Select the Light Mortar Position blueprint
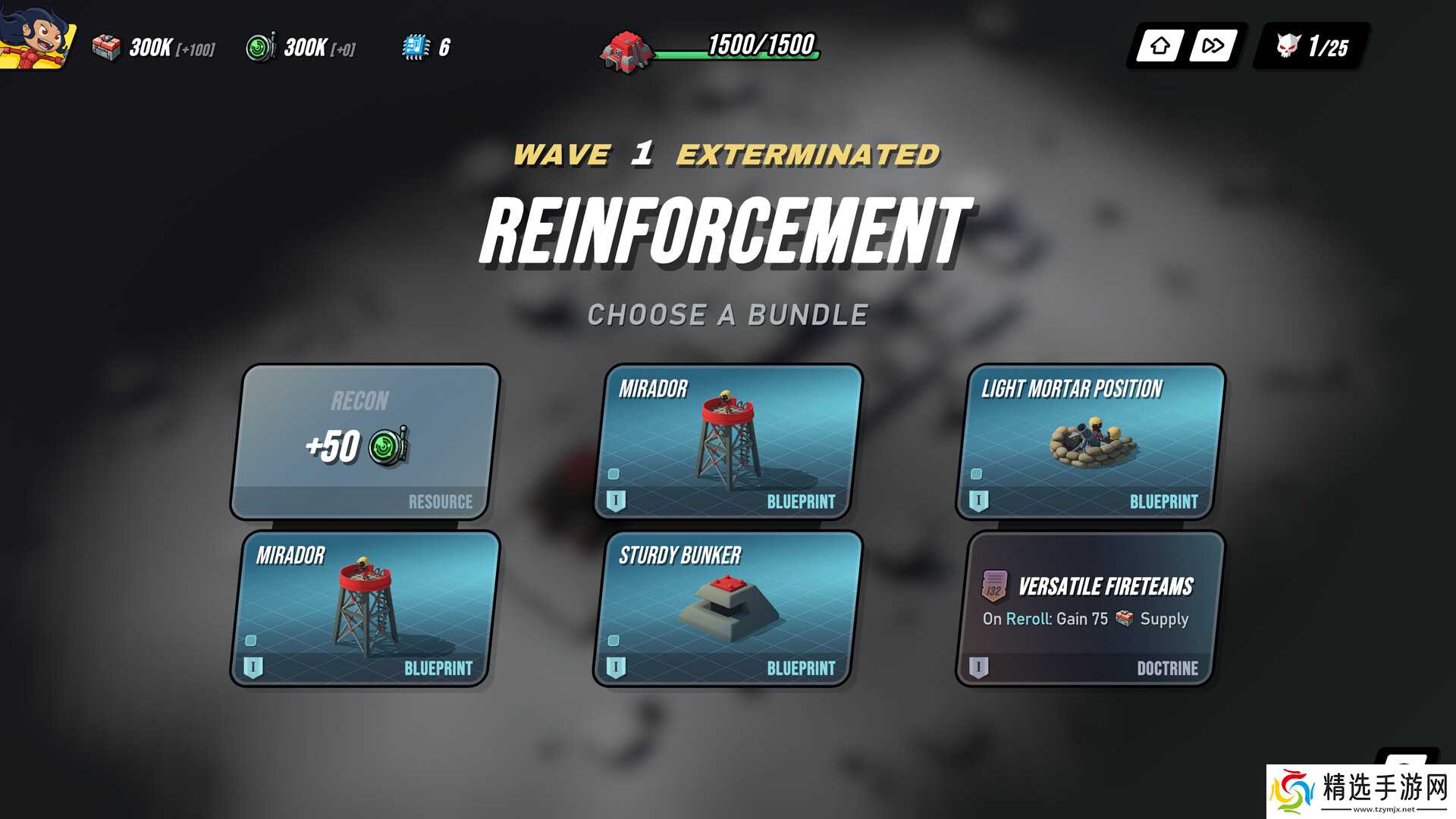This screenshot has height=819, width=1456. pyautogui.click(x=1090, y=442)
